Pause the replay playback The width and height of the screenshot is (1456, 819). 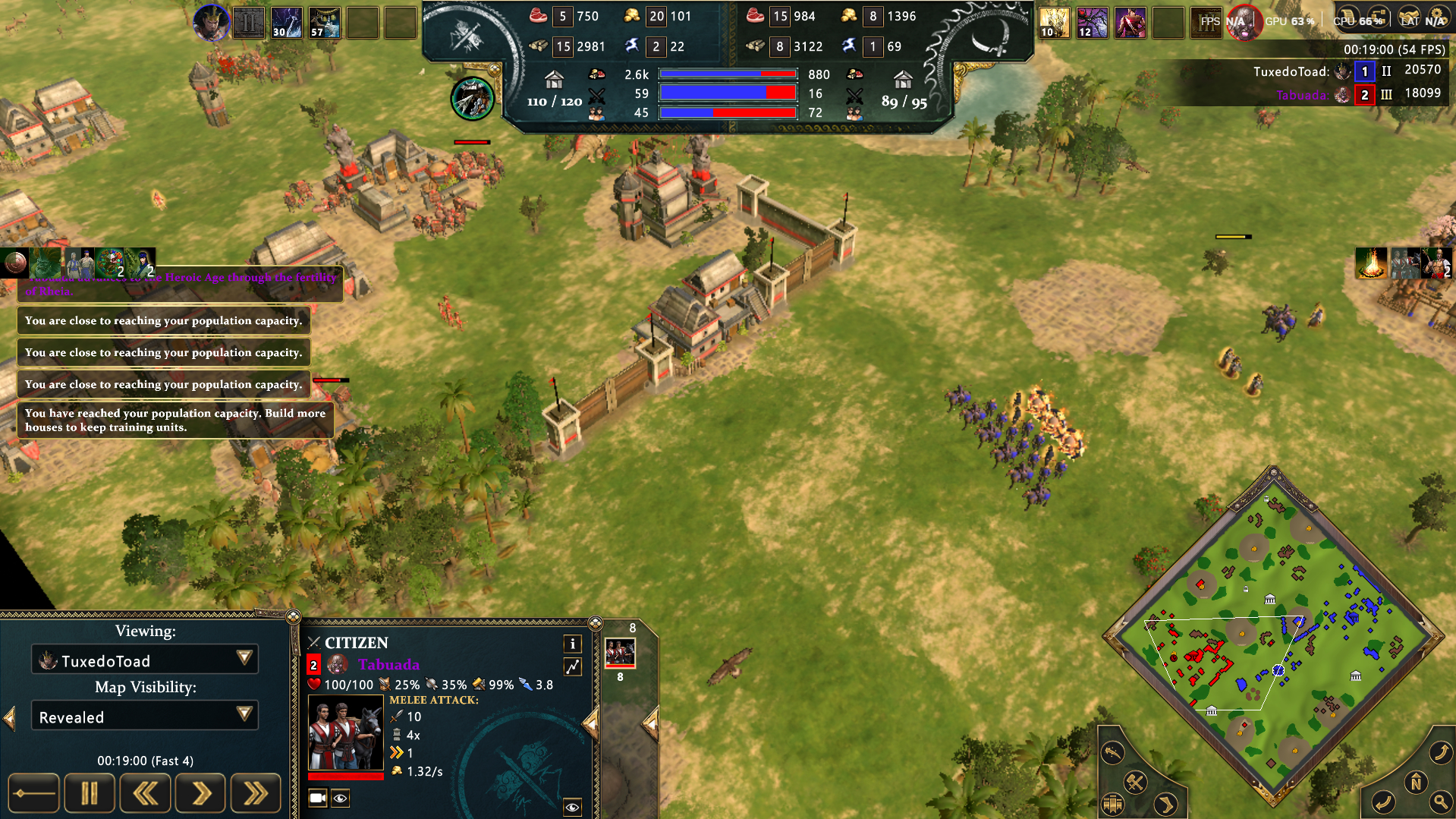pyautogui.click(x=90, y=793)
